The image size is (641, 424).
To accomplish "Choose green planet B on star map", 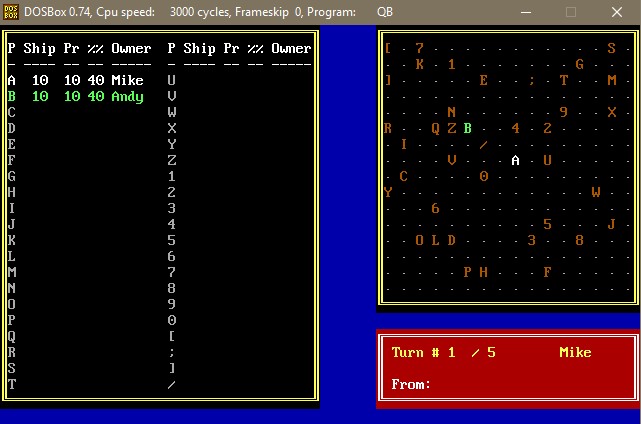I will click(467, 128).
